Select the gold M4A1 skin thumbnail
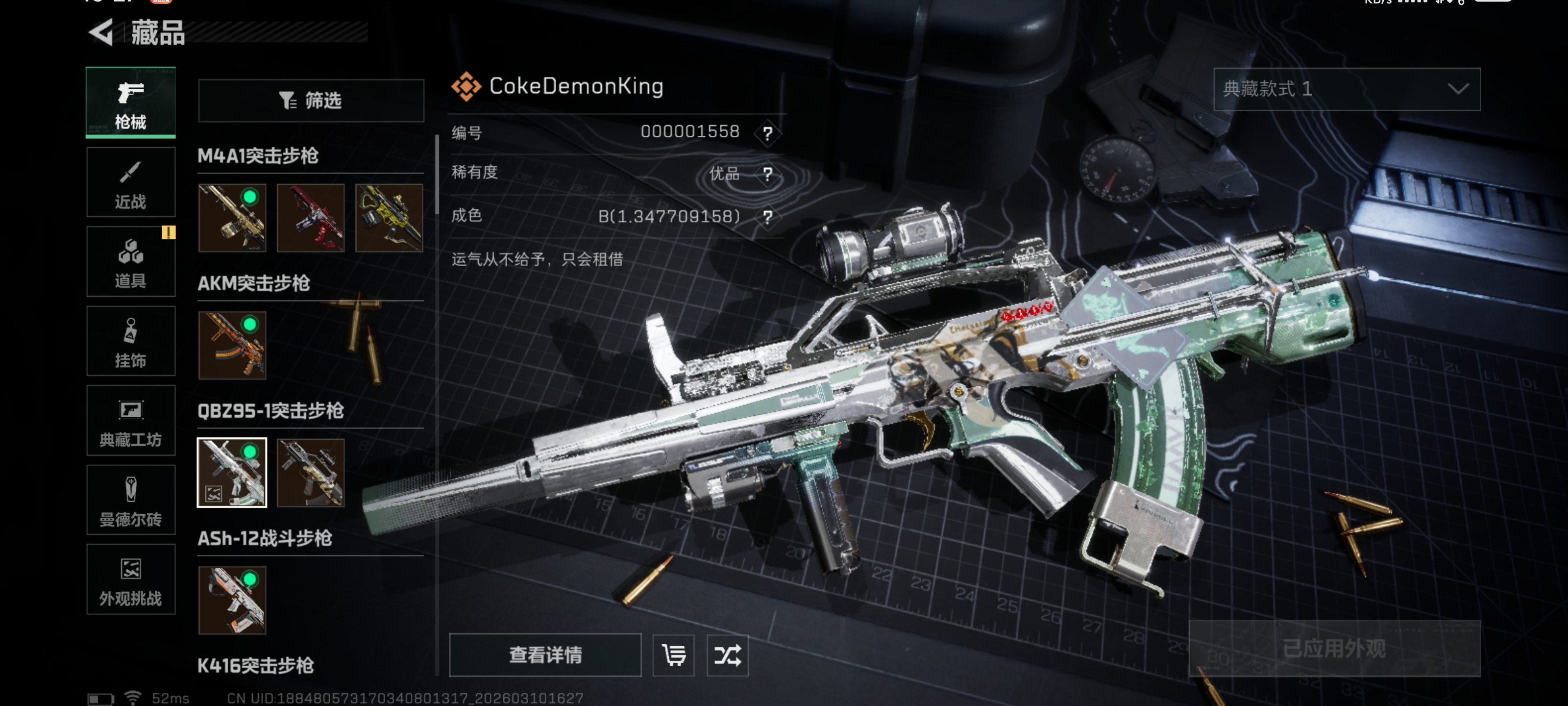This screenshot has width=1568, height=706. tap(232, 218)
